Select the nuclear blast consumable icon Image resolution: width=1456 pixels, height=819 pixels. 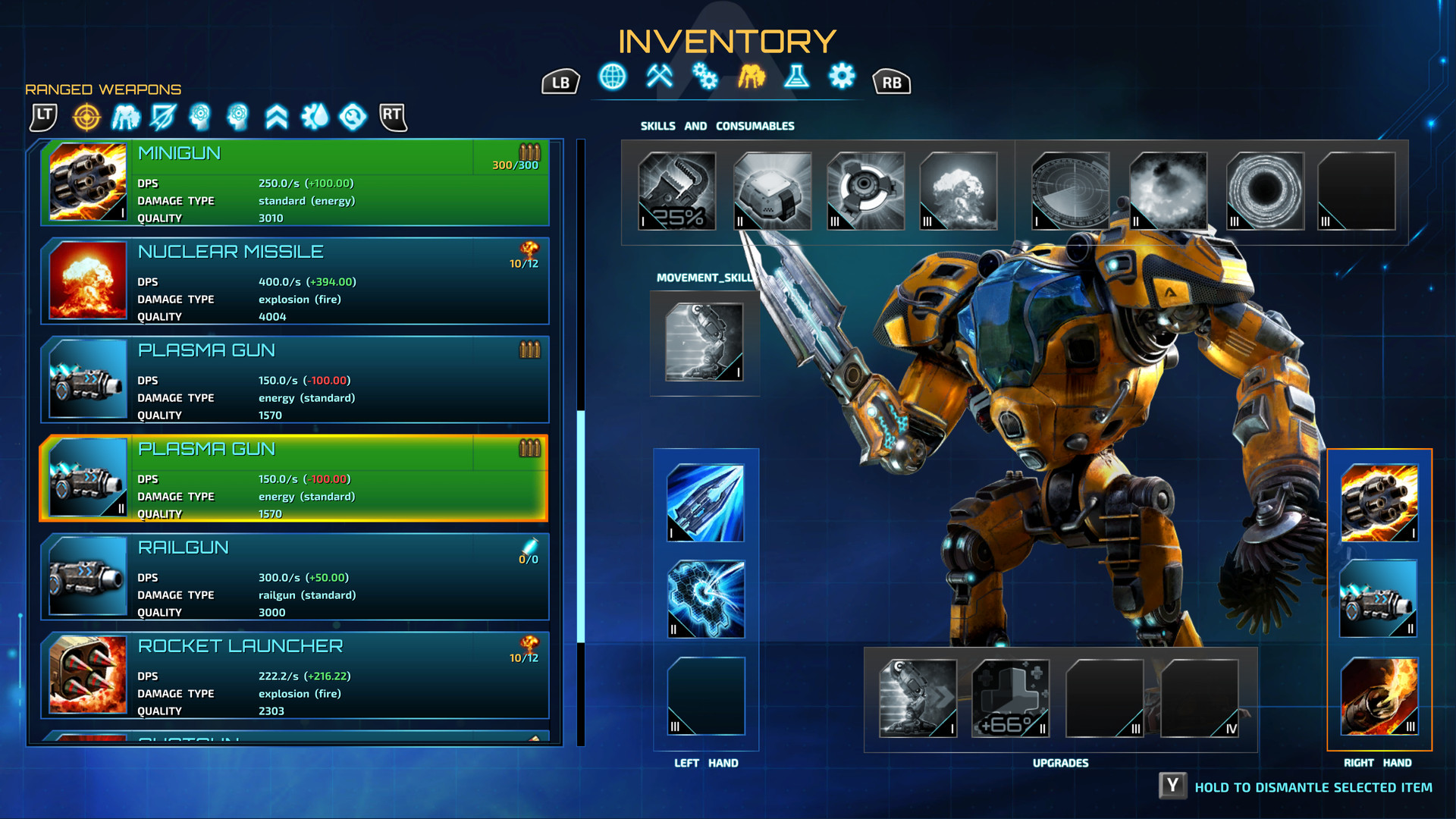[x=959, y=190]
